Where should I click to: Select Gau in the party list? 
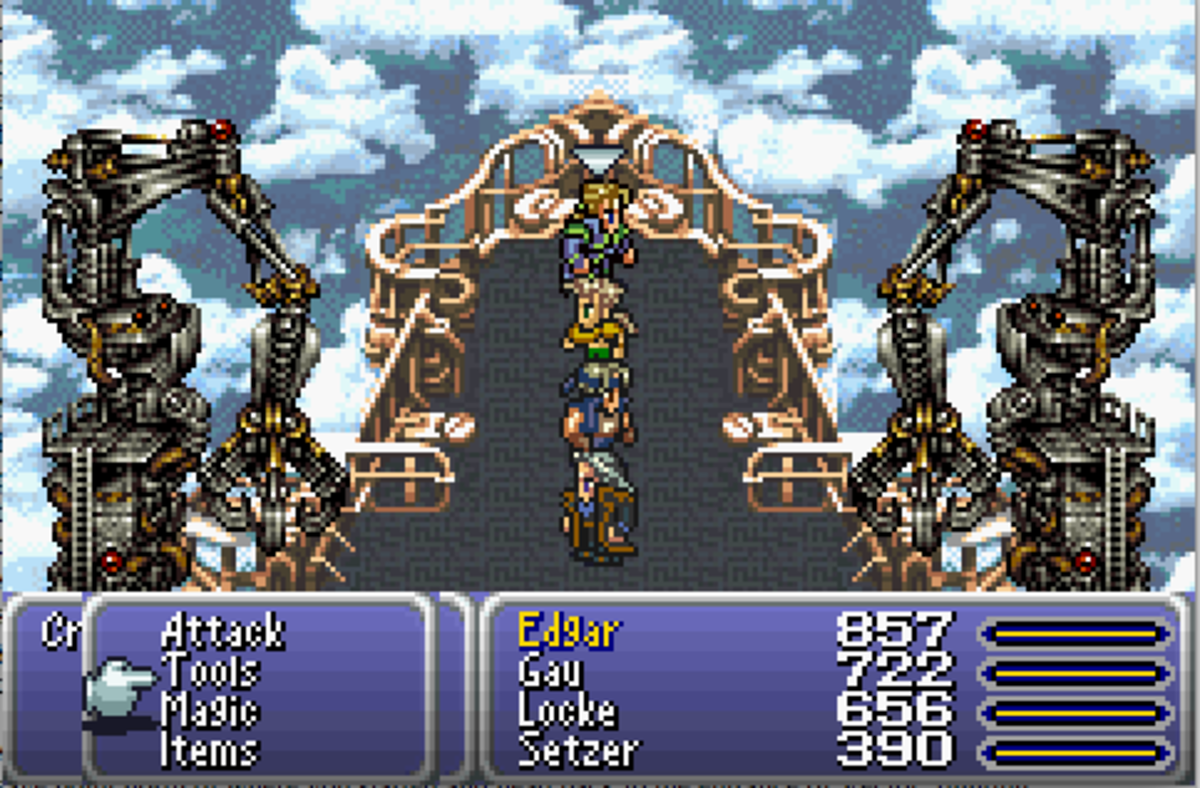[550, 671]
